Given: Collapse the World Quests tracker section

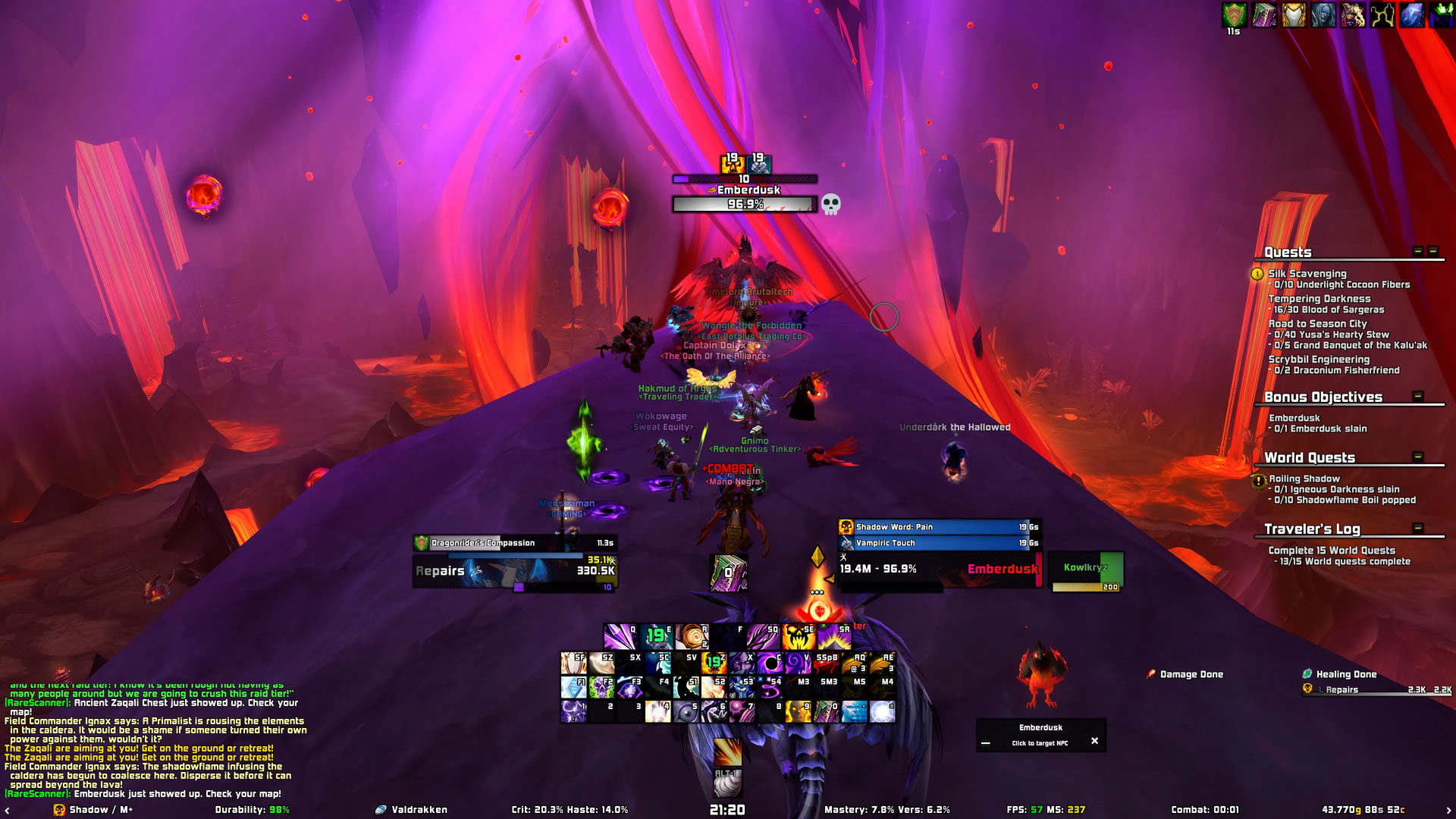Looking at the screenshot, I should [x=1418, y=457].
